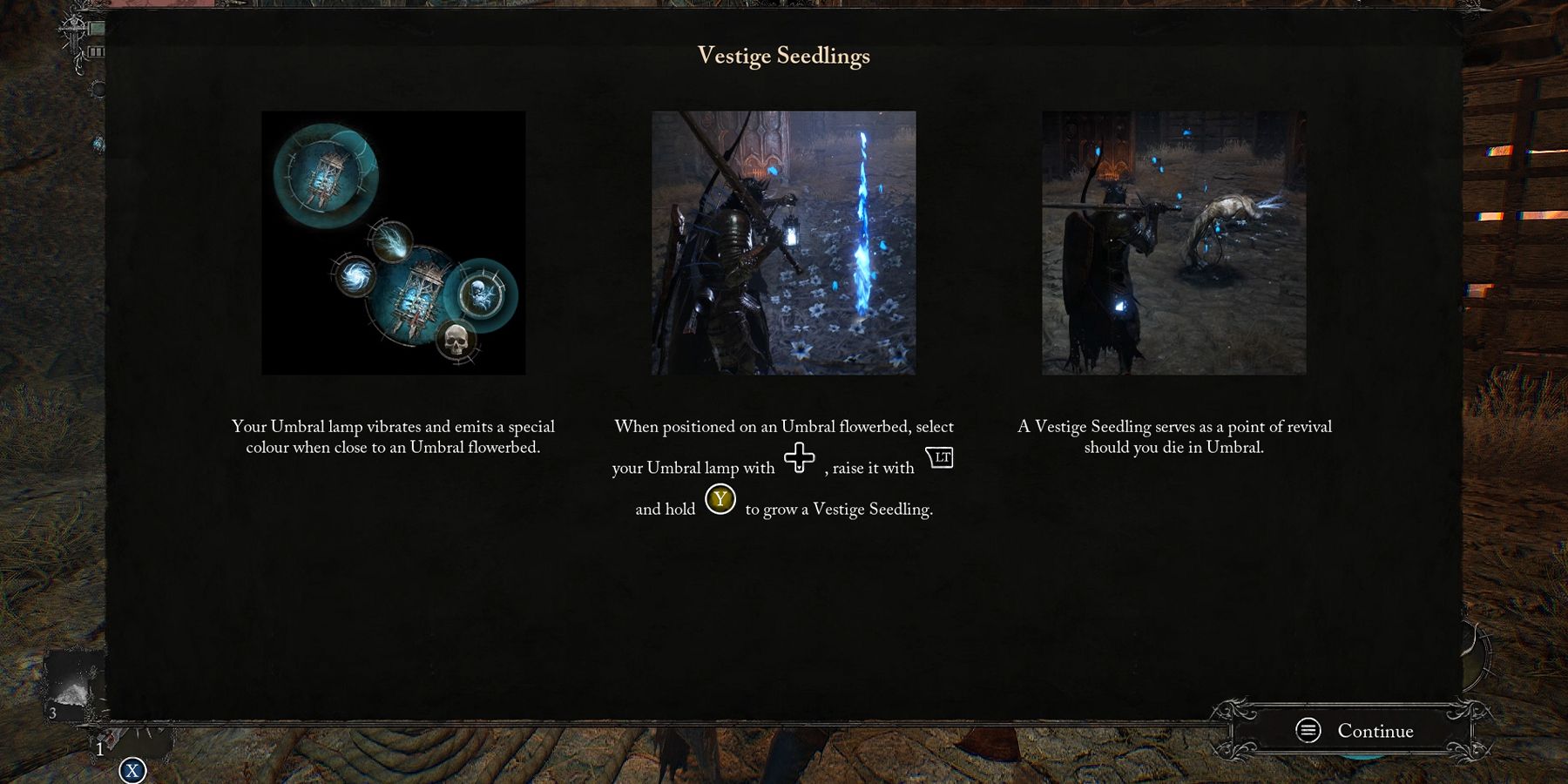1568x784 pixels.
Task: Select the Vestige Seedlings title
Action: 782,56
